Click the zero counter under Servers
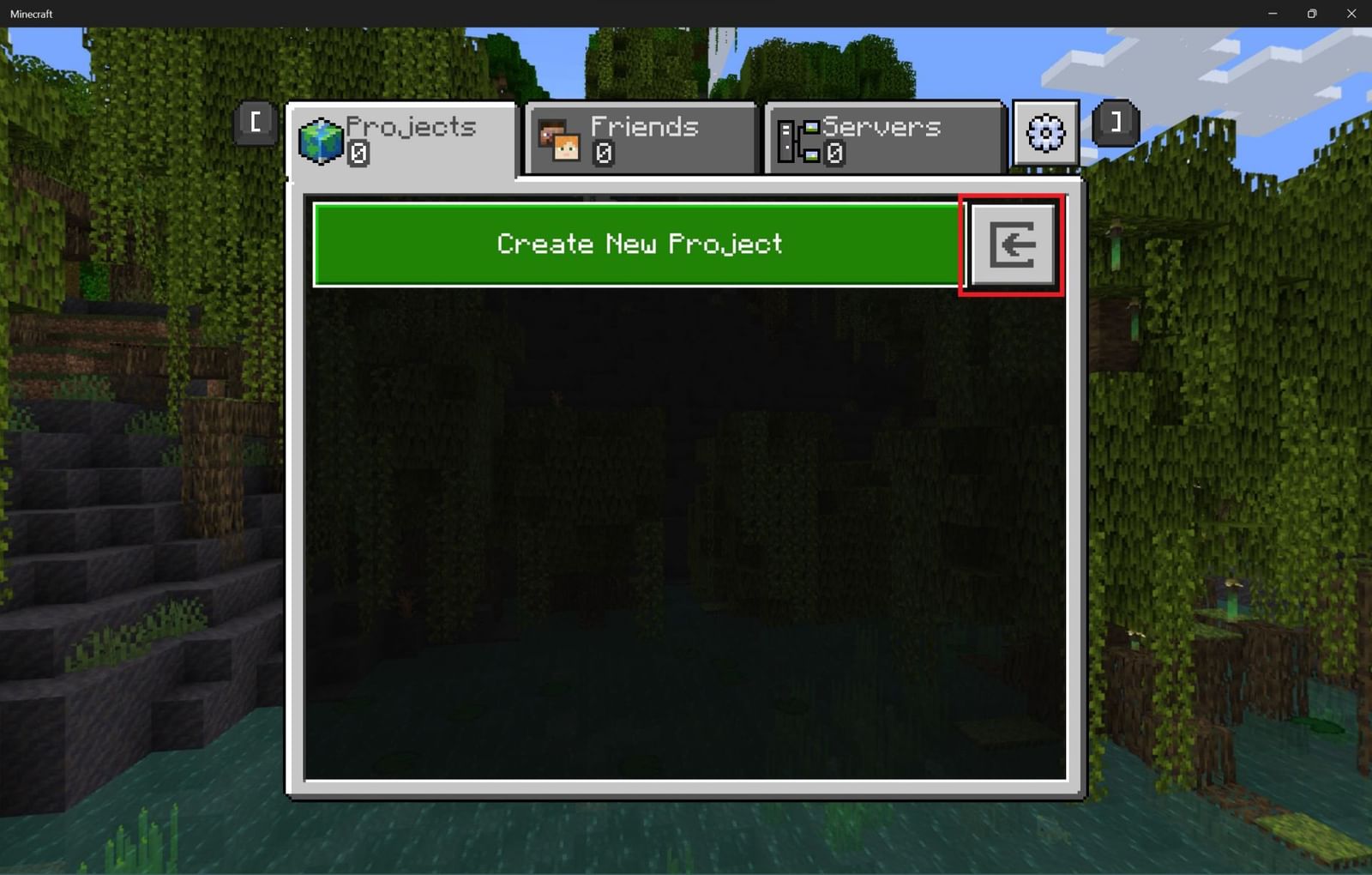 833,154
